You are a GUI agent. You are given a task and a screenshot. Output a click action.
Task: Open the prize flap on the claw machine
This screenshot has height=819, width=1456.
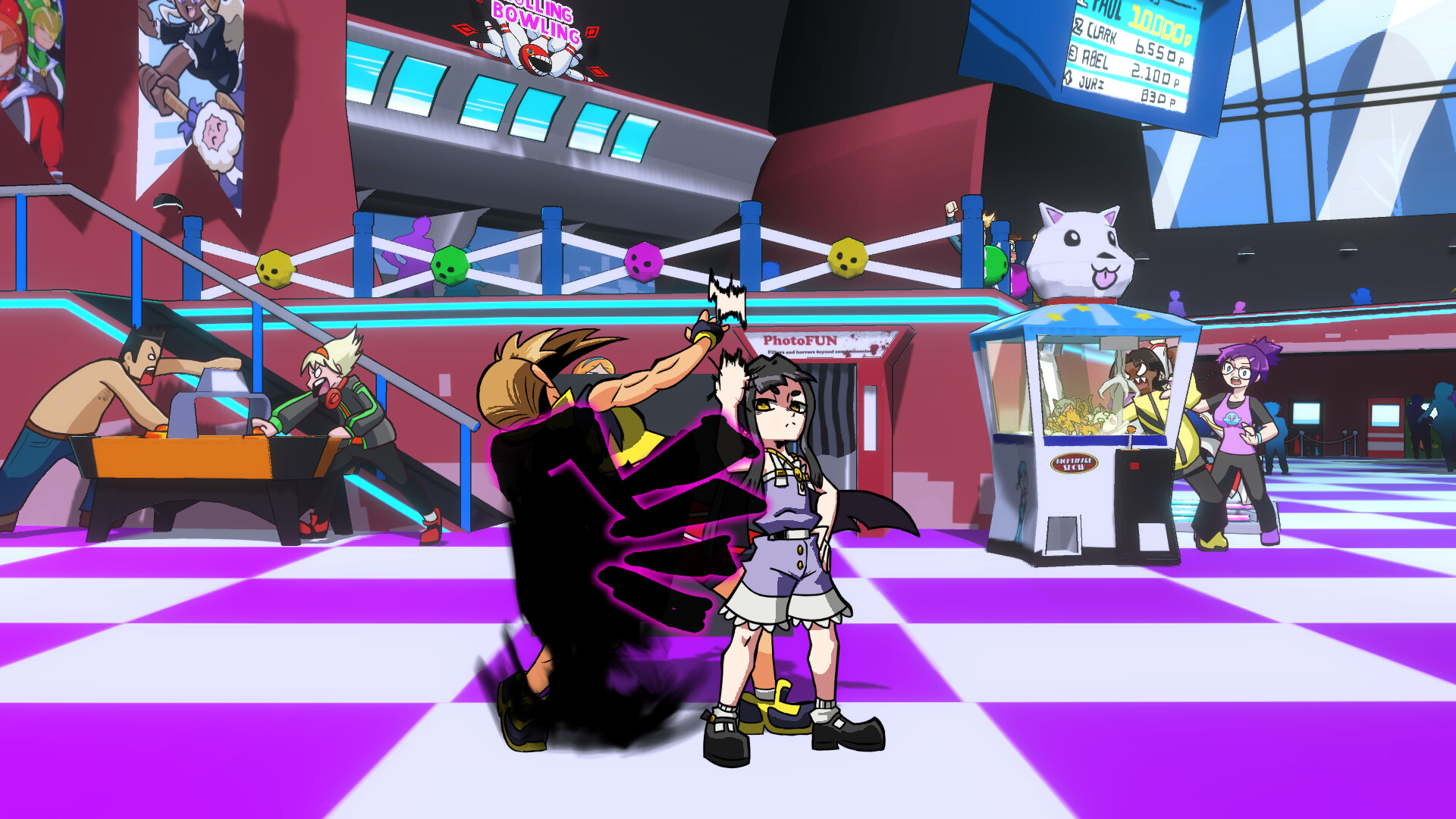[1062, 535]
